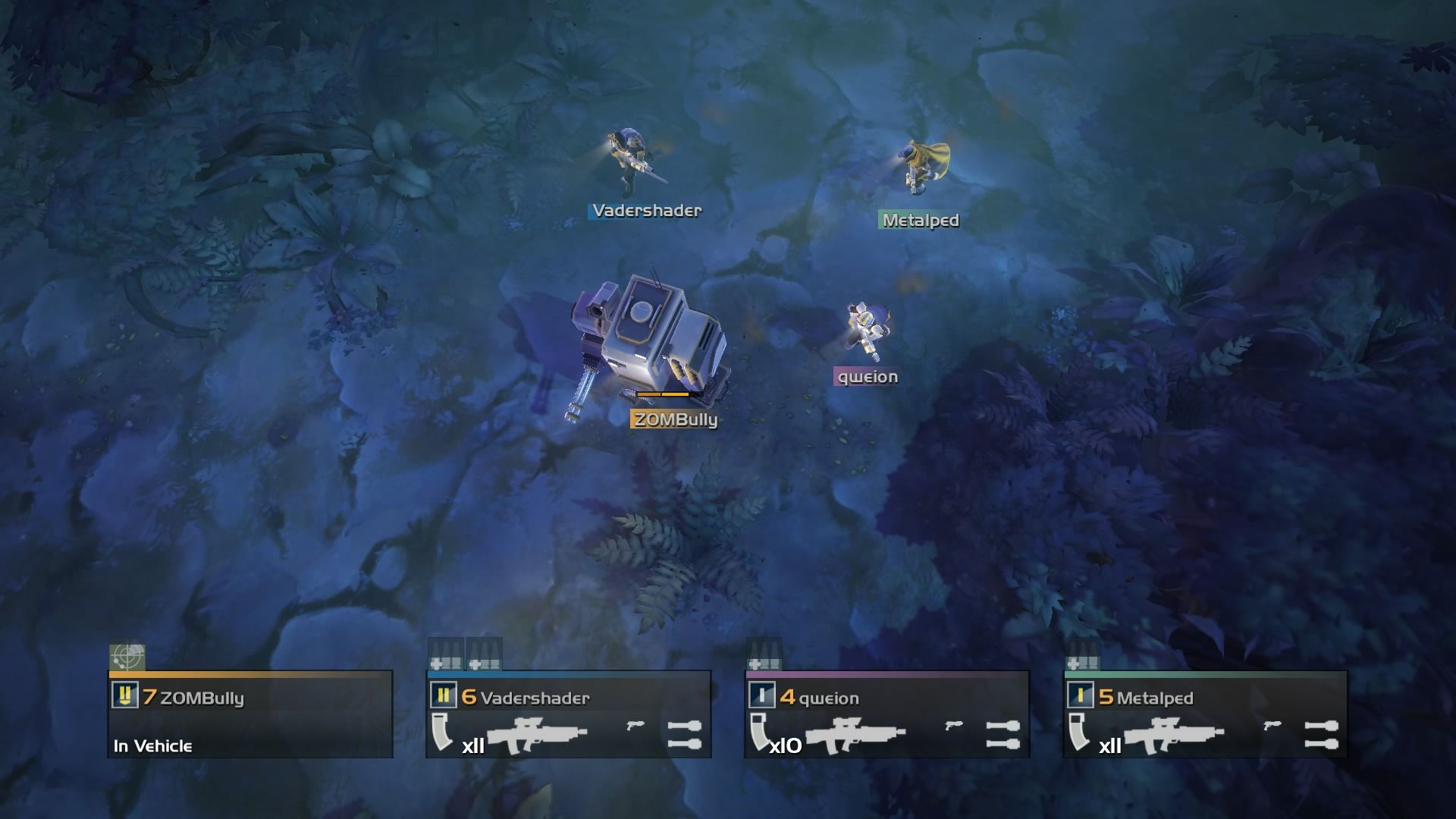Click the resupply stratagem icon above Metalped
This screenshot has height=819, width=1456.
1083,658
